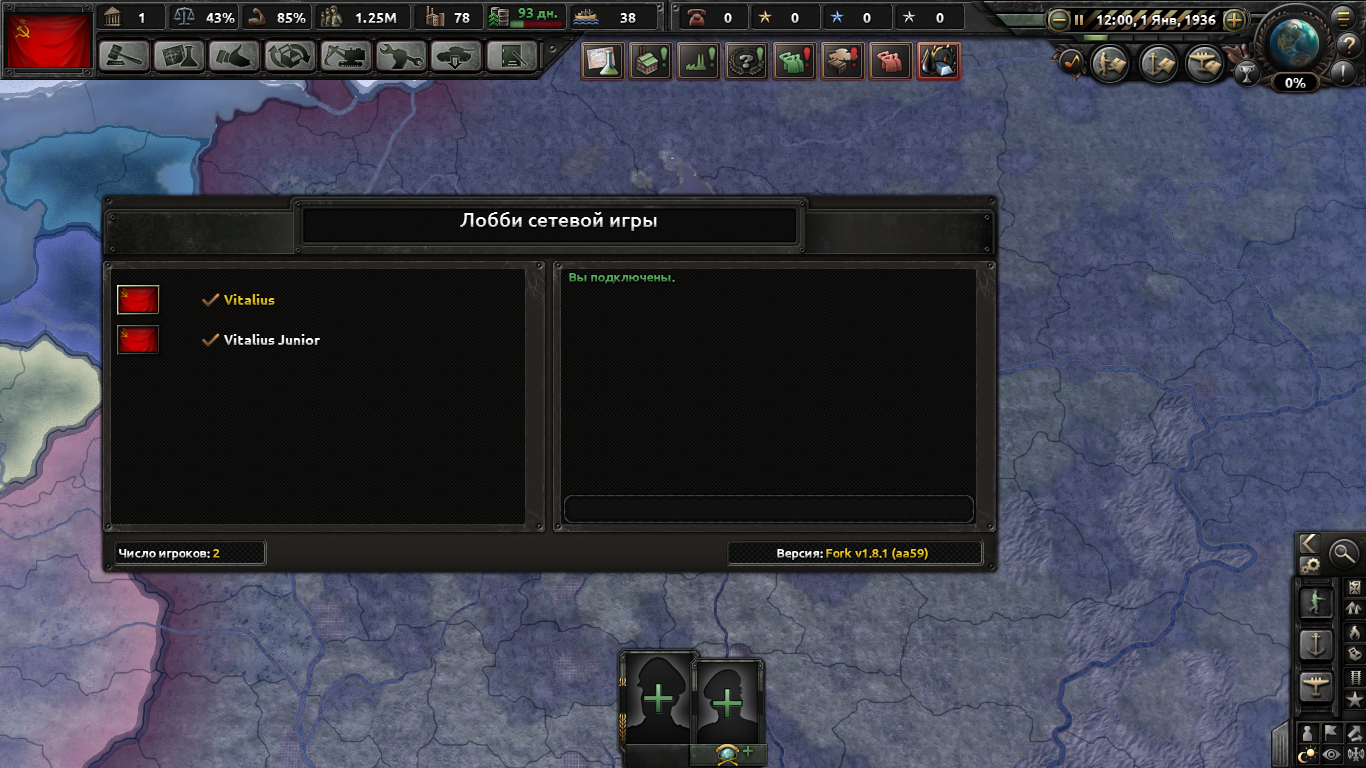Open the trade menu with circling arrows
This screenshot has height=768, width=1366.
click(x=290, y=56)
